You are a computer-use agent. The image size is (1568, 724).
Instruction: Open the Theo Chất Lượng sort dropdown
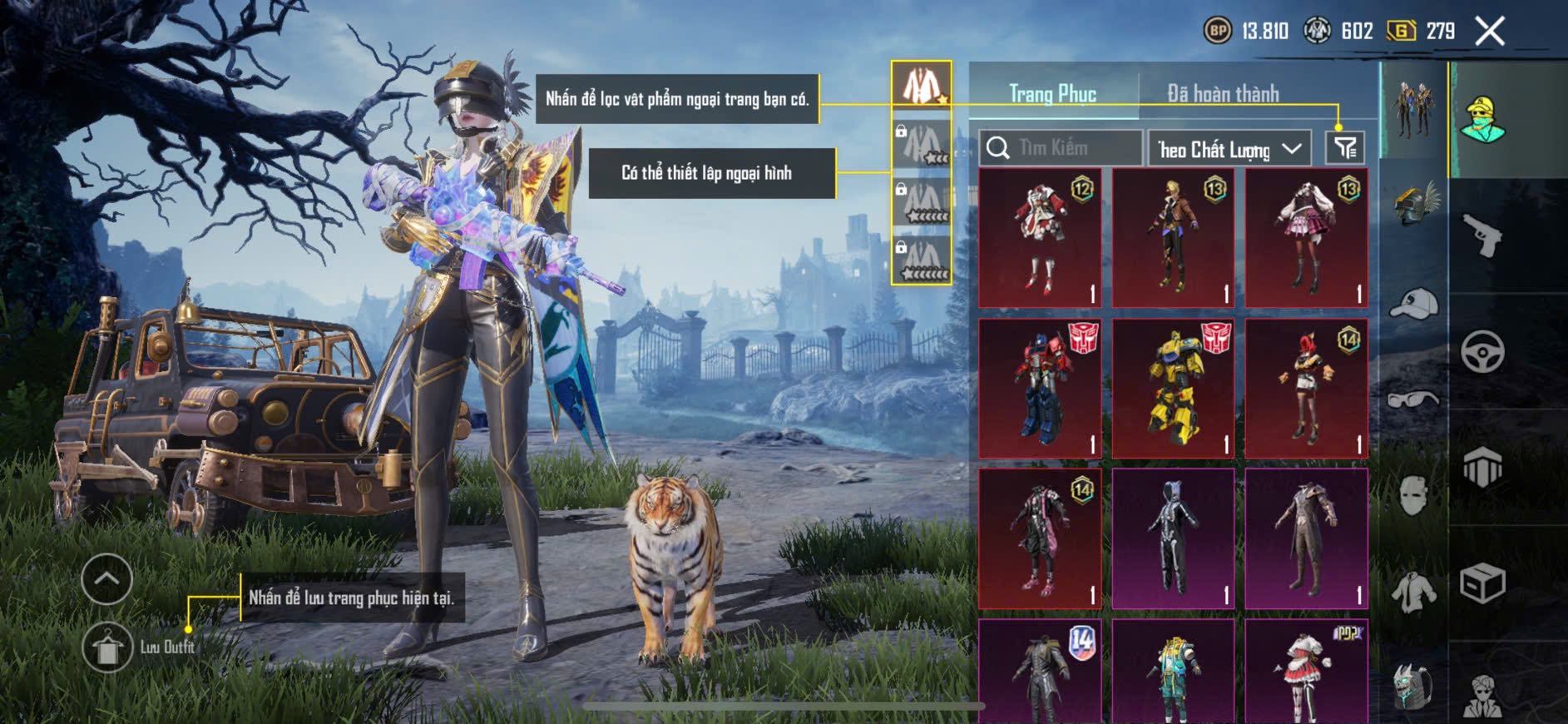tap(1229, 149)
